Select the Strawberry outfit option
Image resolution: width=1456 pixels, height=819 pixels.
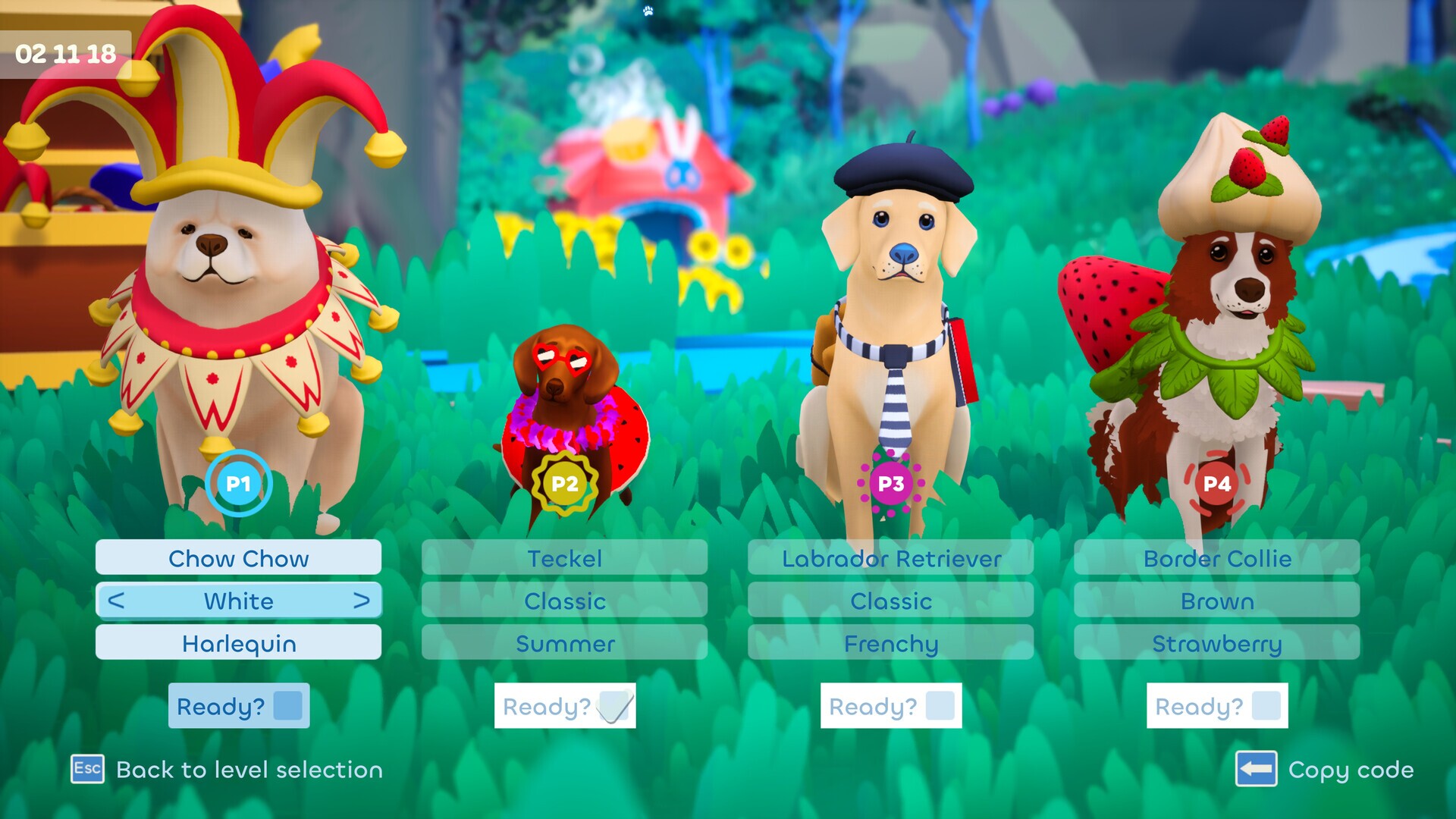(x=1216, y=644)
